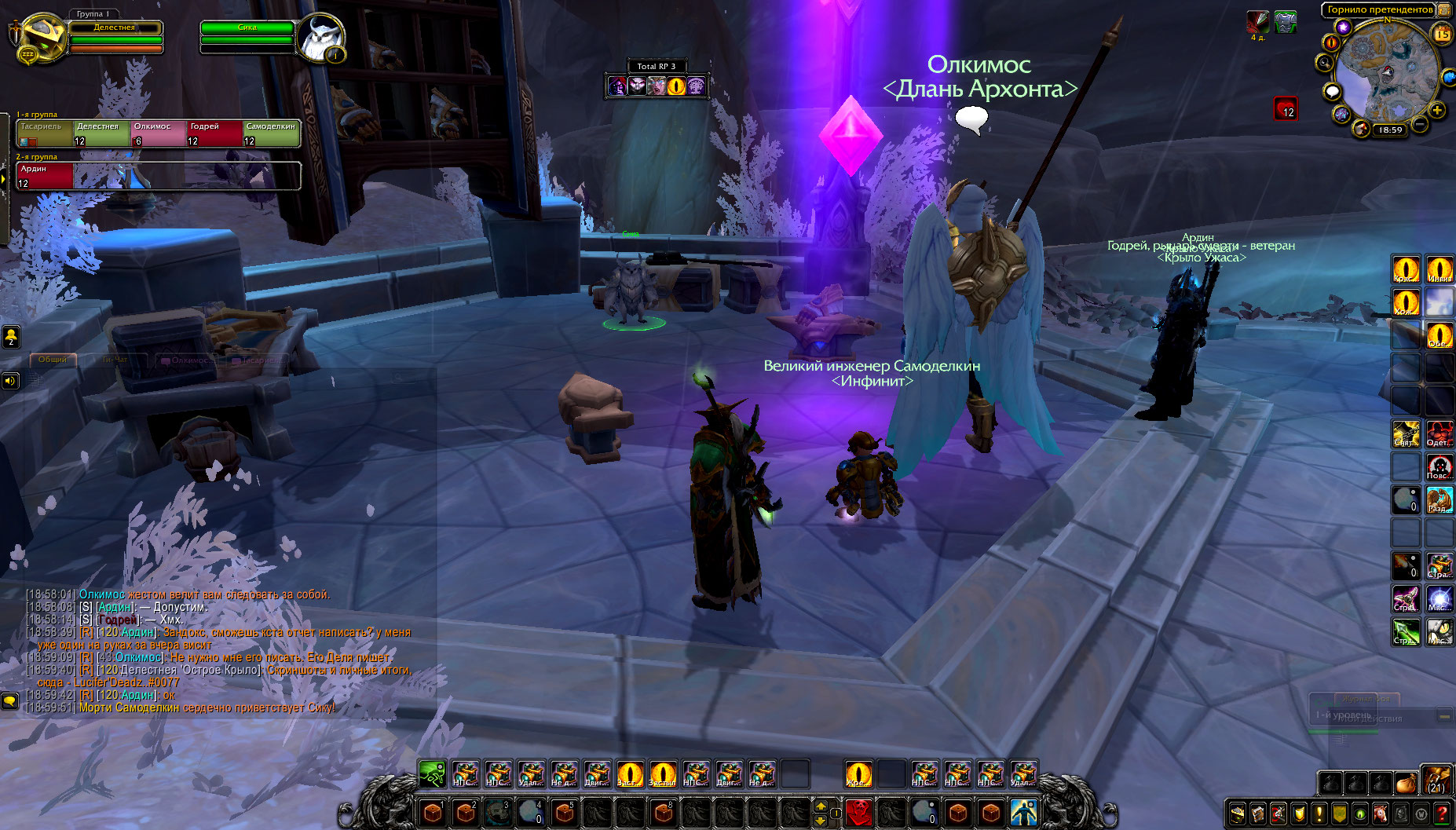Select Олкимос in the first raid group
This screenshot has height=830, width=1456.
(159, 133)
